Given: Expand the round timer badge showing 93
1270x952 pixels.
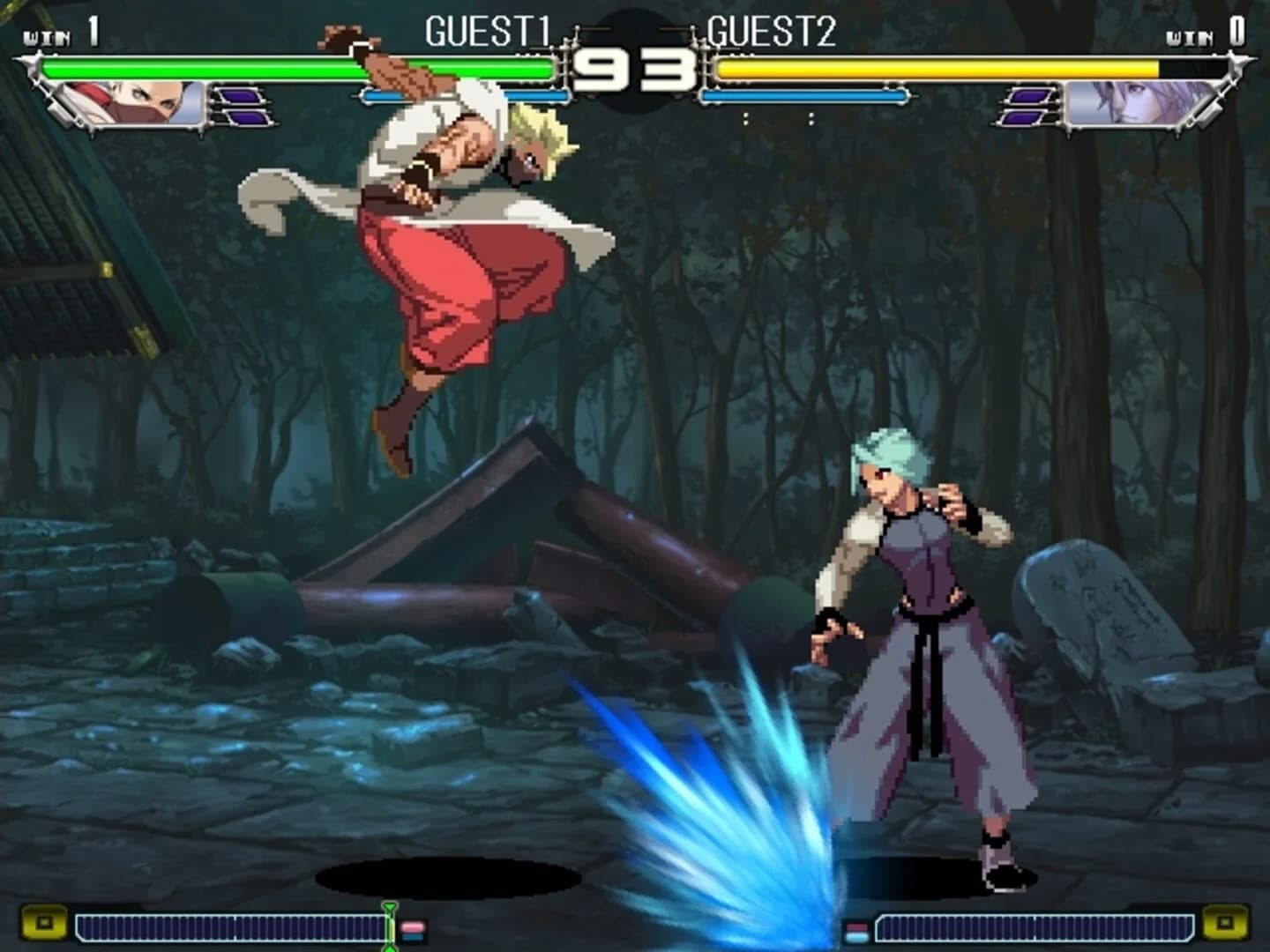Looking at the screenshot, I should click(x=636, y=66).
